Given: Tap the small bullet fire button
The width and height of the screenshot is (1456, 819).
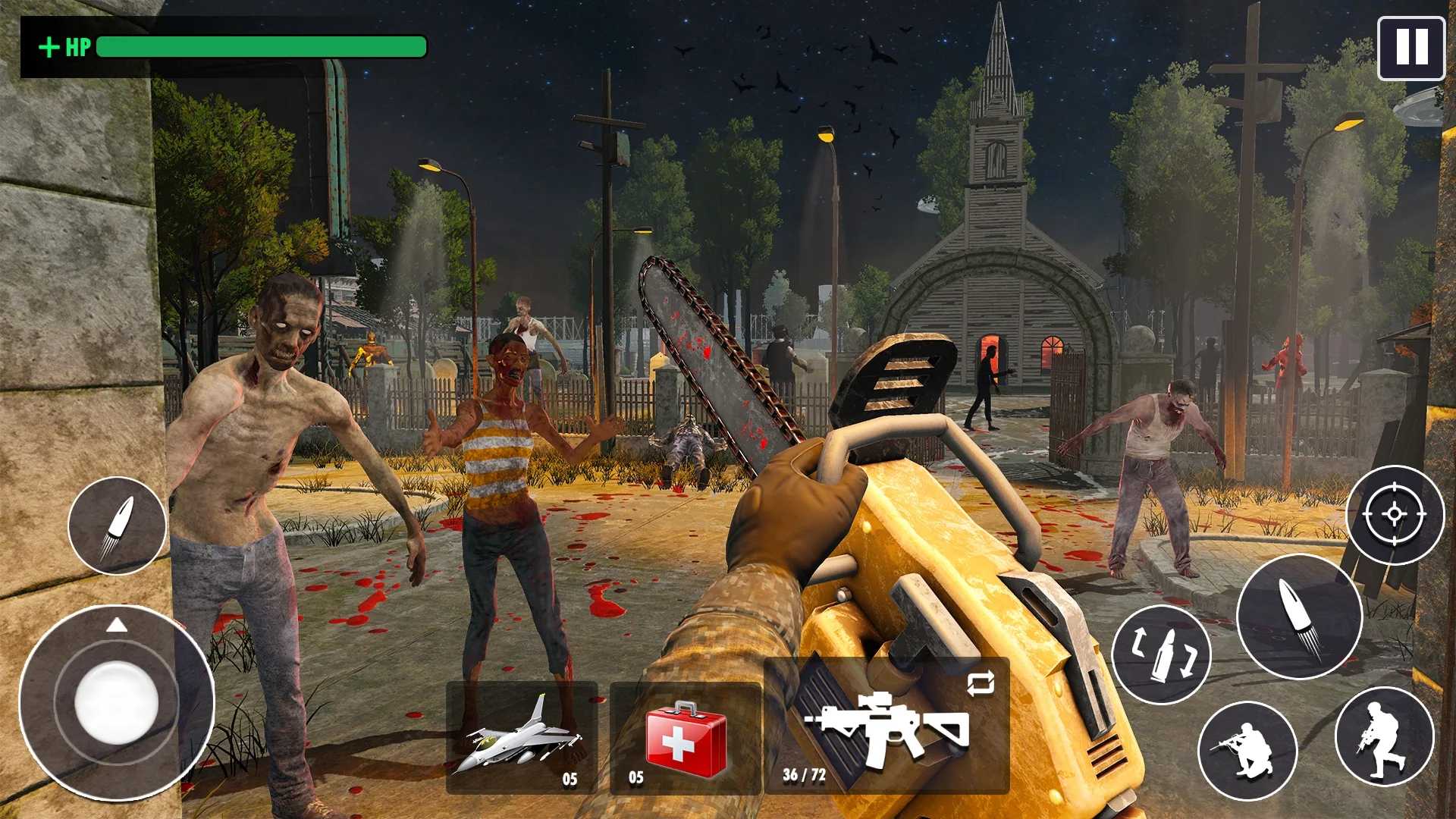Looking at the screenshot, I should point(117,526).
